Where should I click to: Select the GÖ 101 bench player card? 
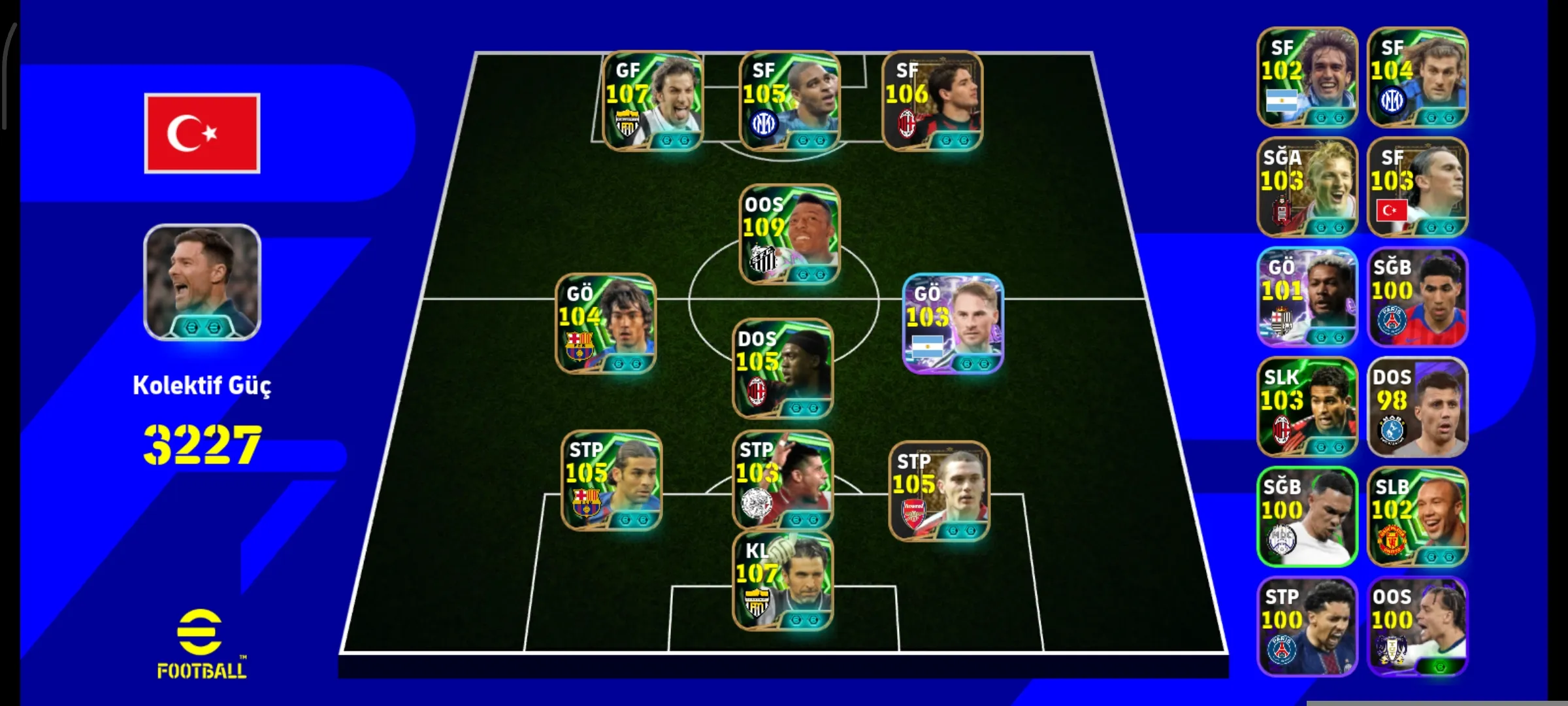pos(1310,297)
